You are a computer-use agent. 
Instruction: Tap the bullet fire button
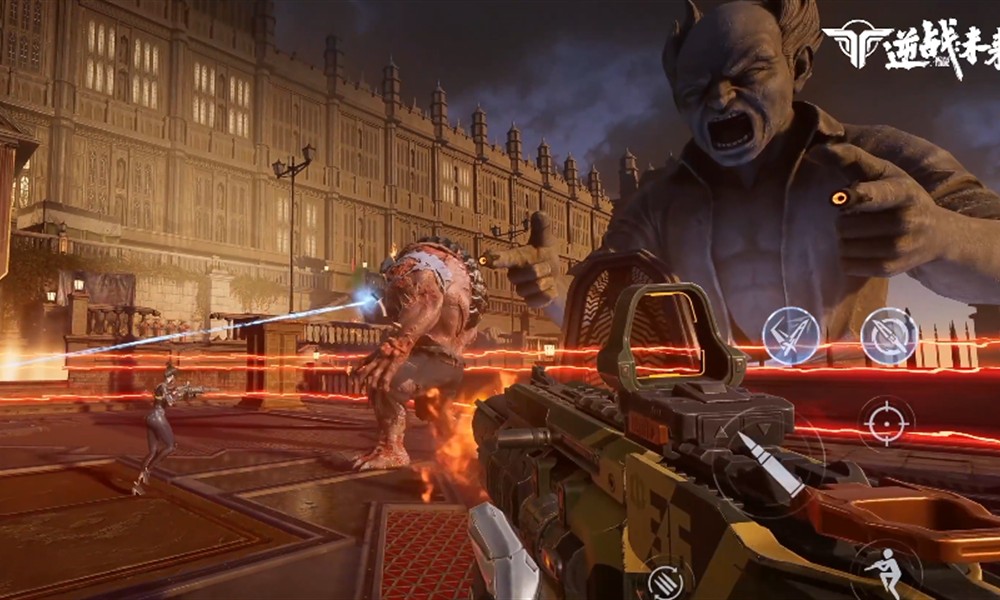click(770, 463)
